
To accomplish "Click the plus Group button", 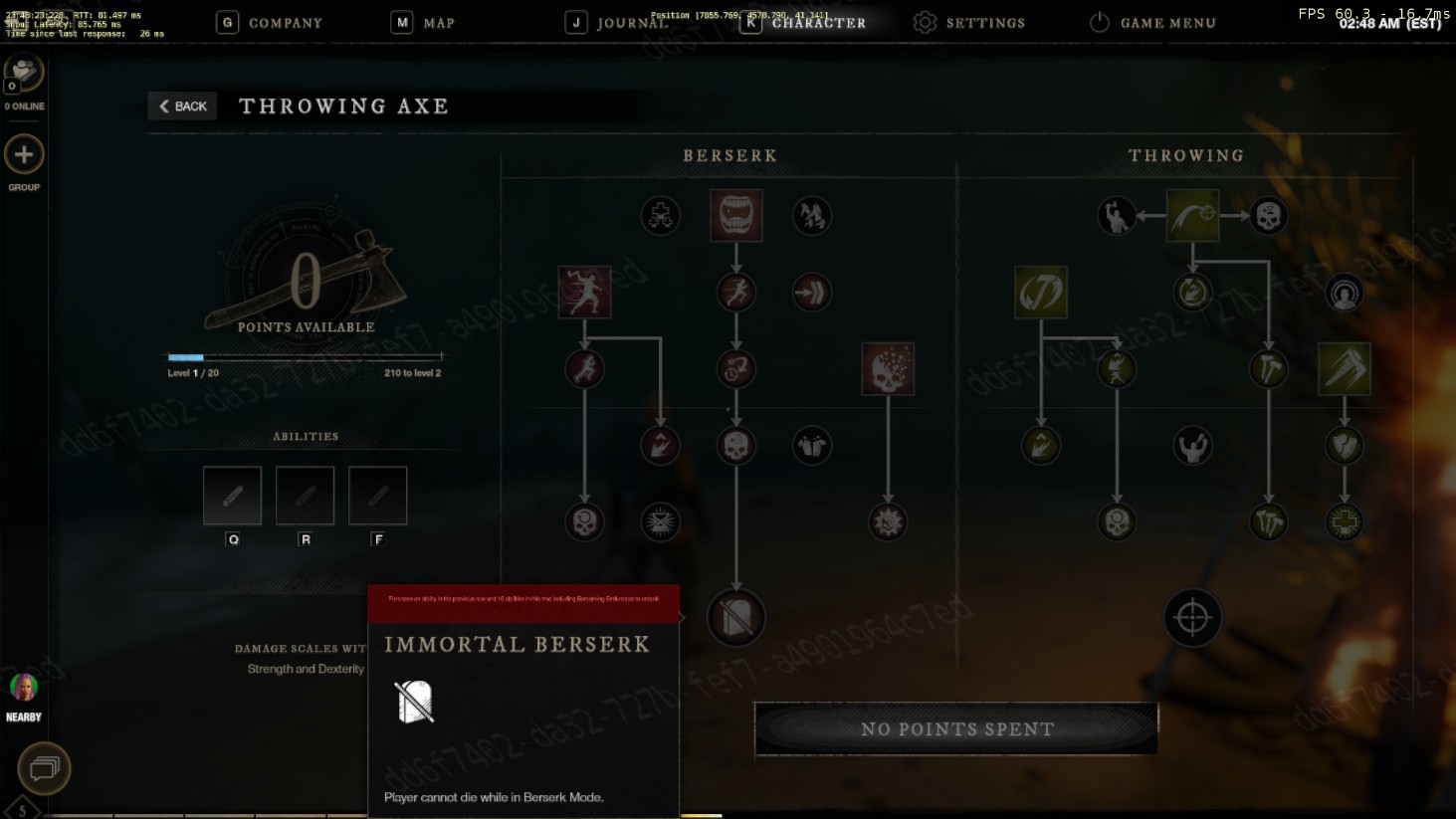I will click(x=24, y=155).
